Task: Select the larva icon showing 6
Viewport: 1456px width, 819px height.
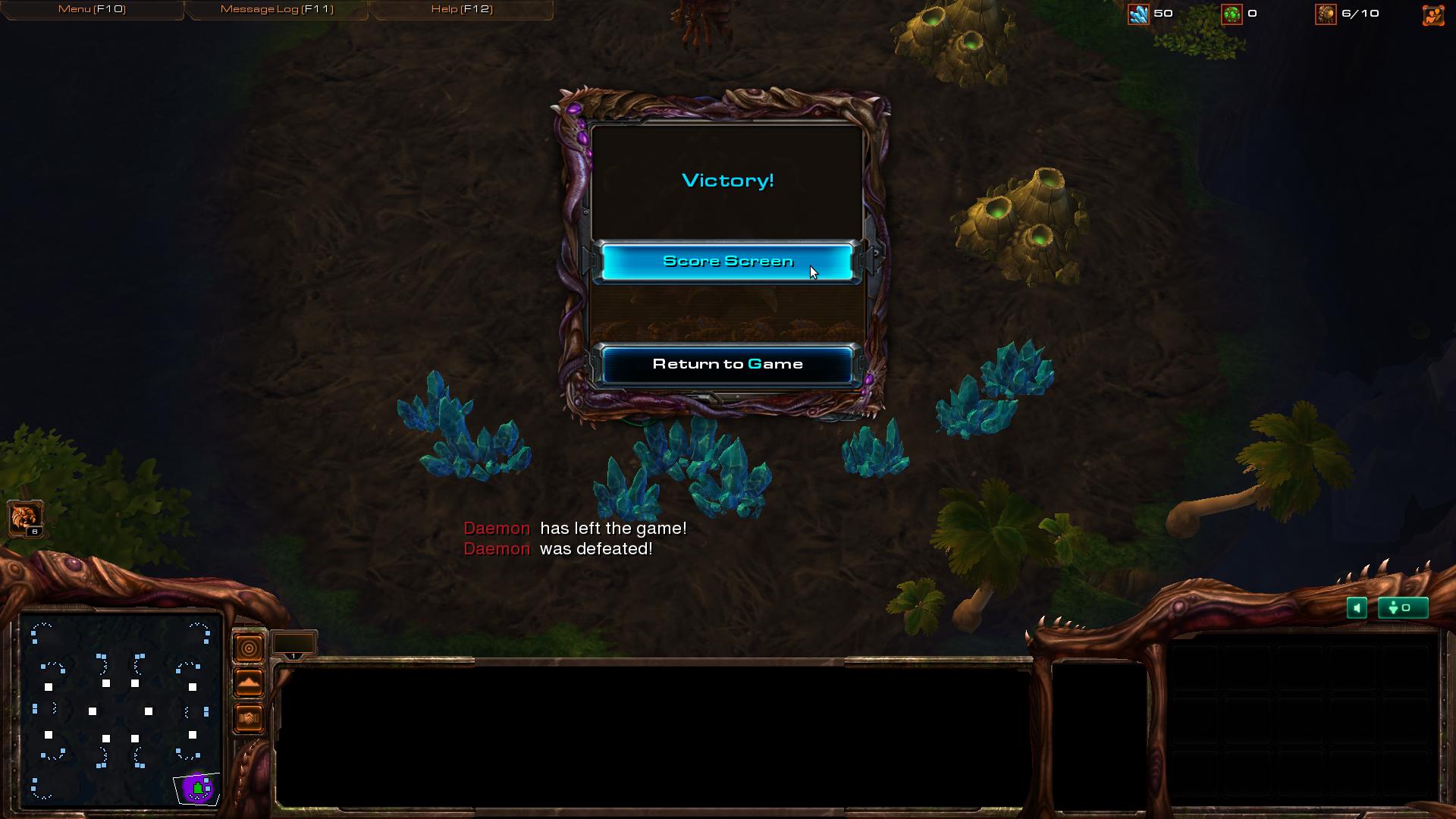Action: [25, 519]
